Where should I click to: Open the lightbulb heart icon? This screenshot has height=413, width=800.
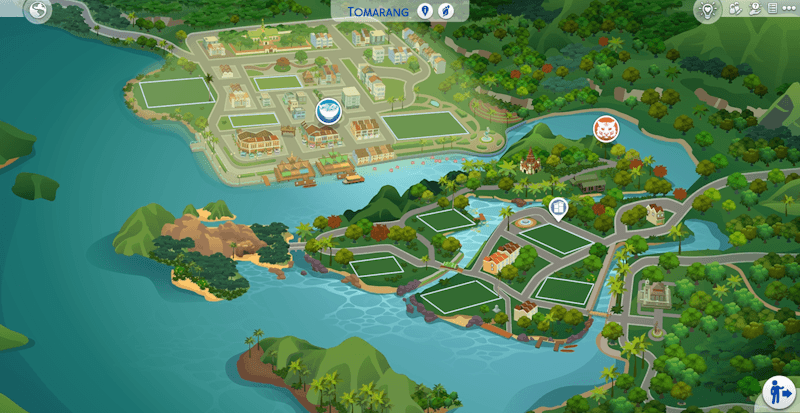pyautogui.click(x=708, y=10)
